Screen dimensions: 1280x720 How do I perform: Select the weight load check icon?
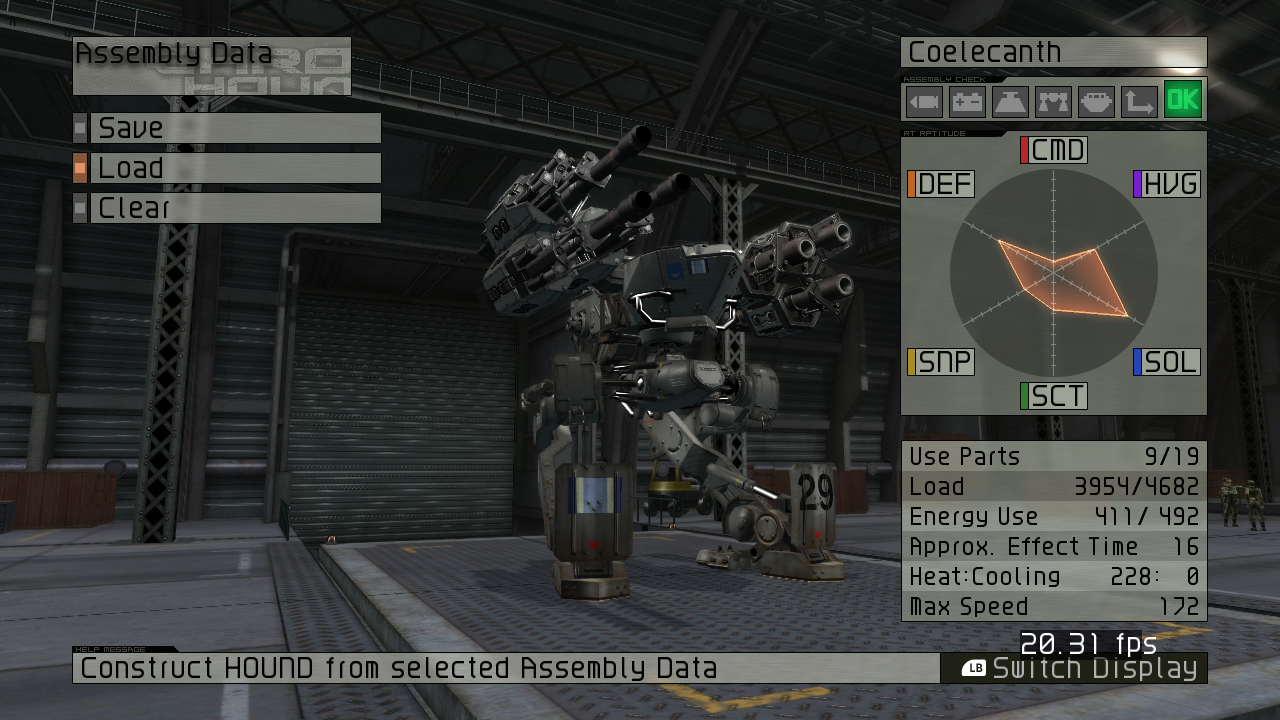[1010, 102]
